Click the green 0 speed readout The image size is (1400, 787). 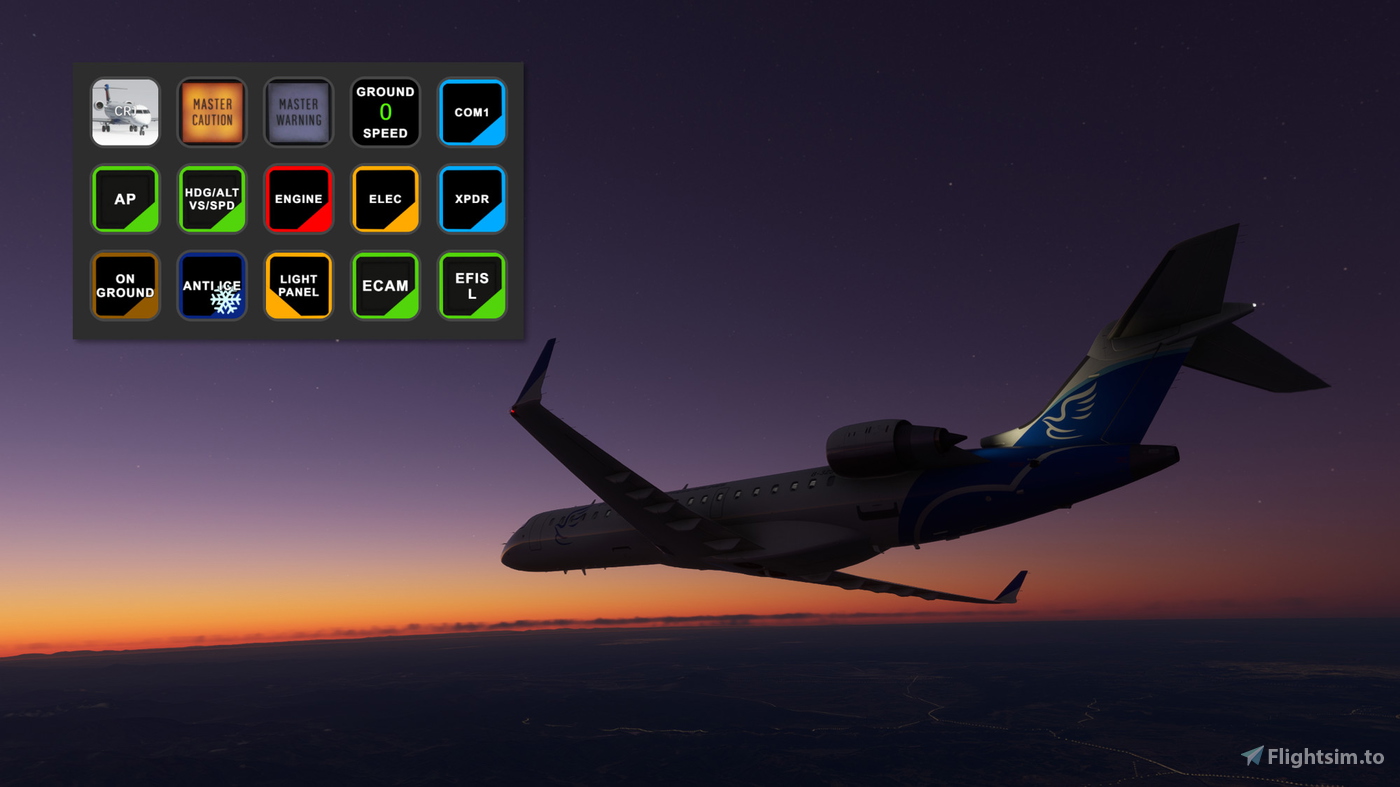click(385, 113)
